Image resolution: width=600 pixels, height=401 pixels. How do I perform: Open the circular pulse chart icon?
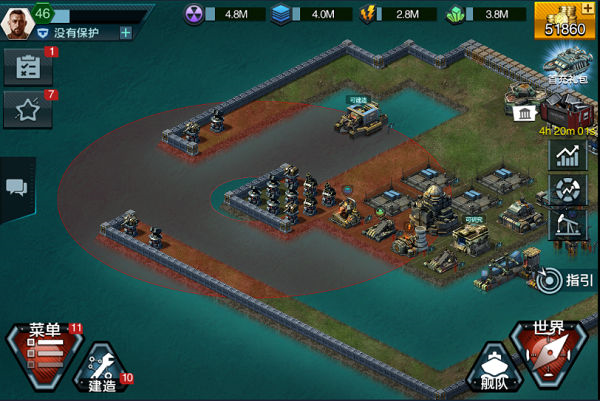[568, 191]
